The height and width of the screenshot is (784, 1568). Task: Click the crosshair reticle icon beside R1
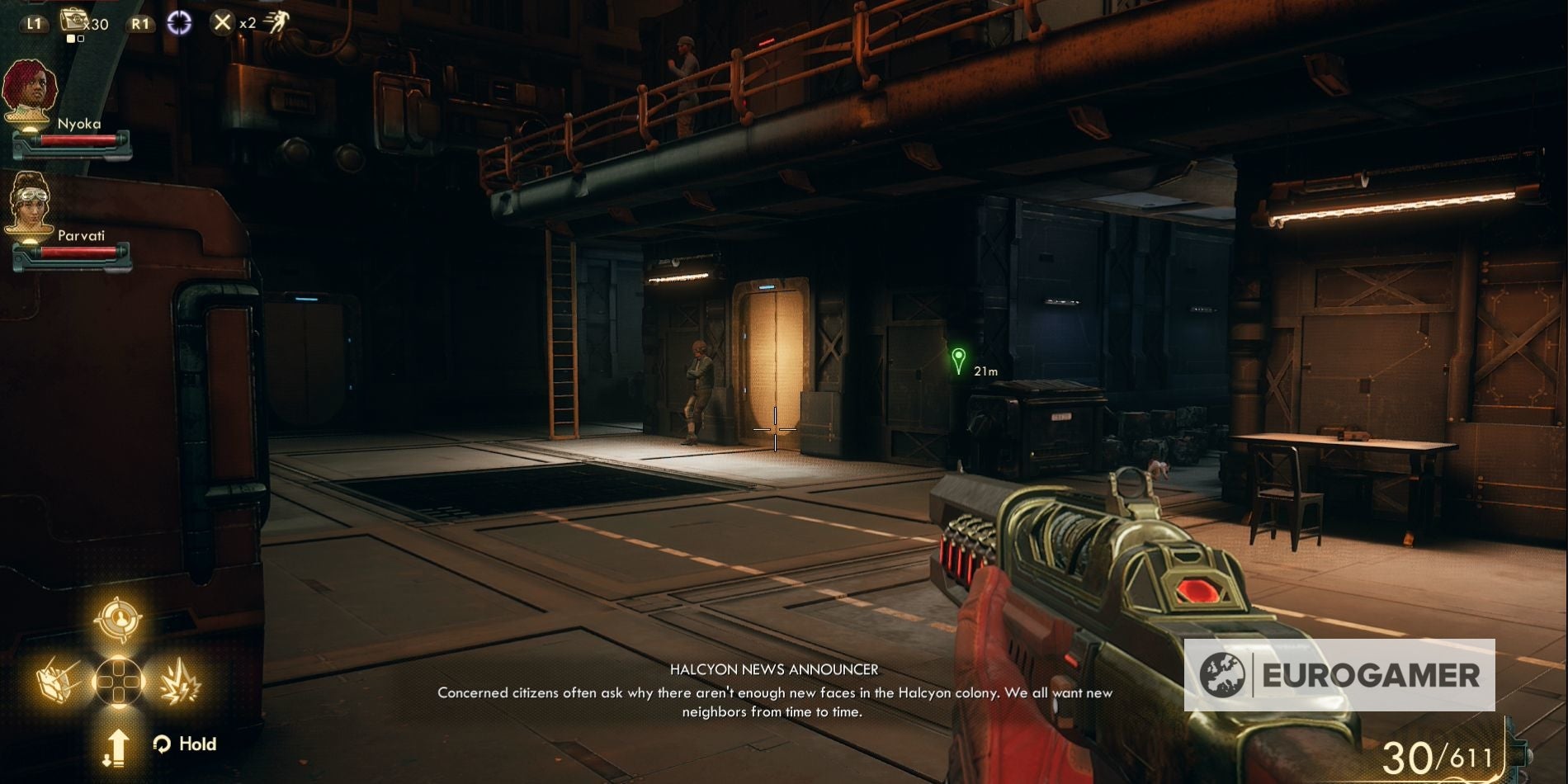[x=181, y=22]
